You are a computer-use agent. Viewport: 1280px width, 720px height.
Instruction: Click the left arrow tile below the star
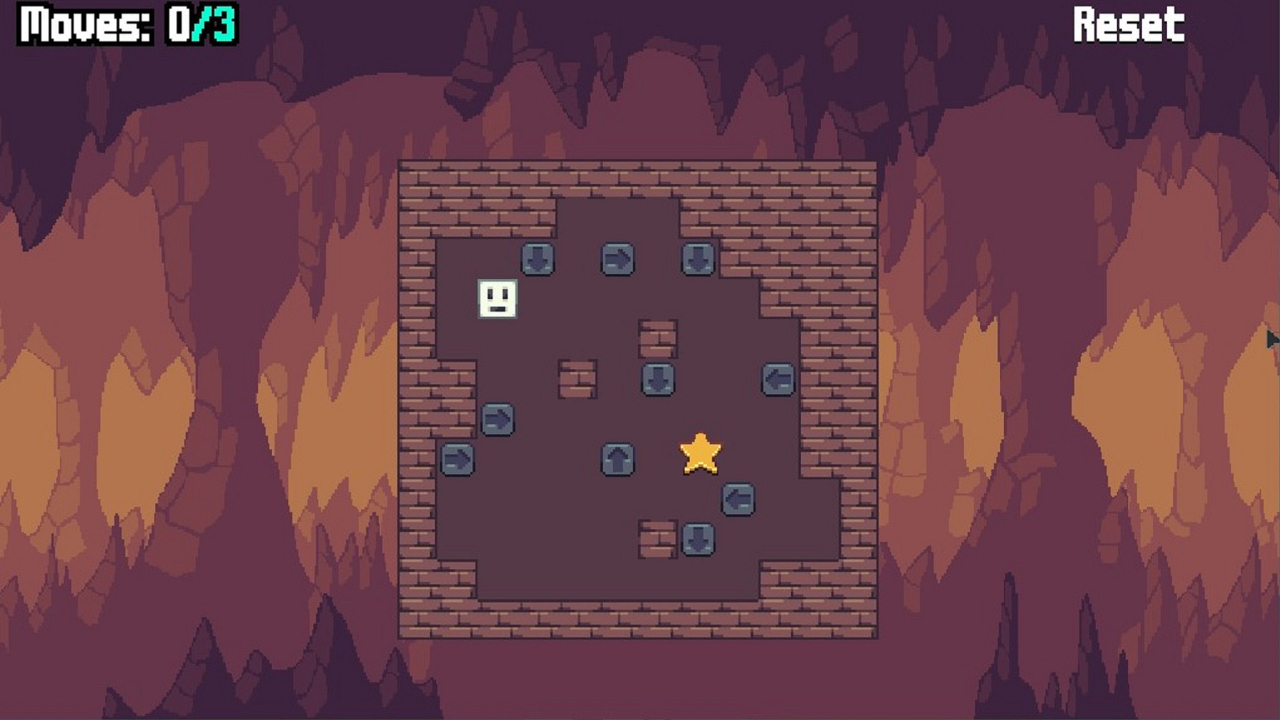point(738,500)
